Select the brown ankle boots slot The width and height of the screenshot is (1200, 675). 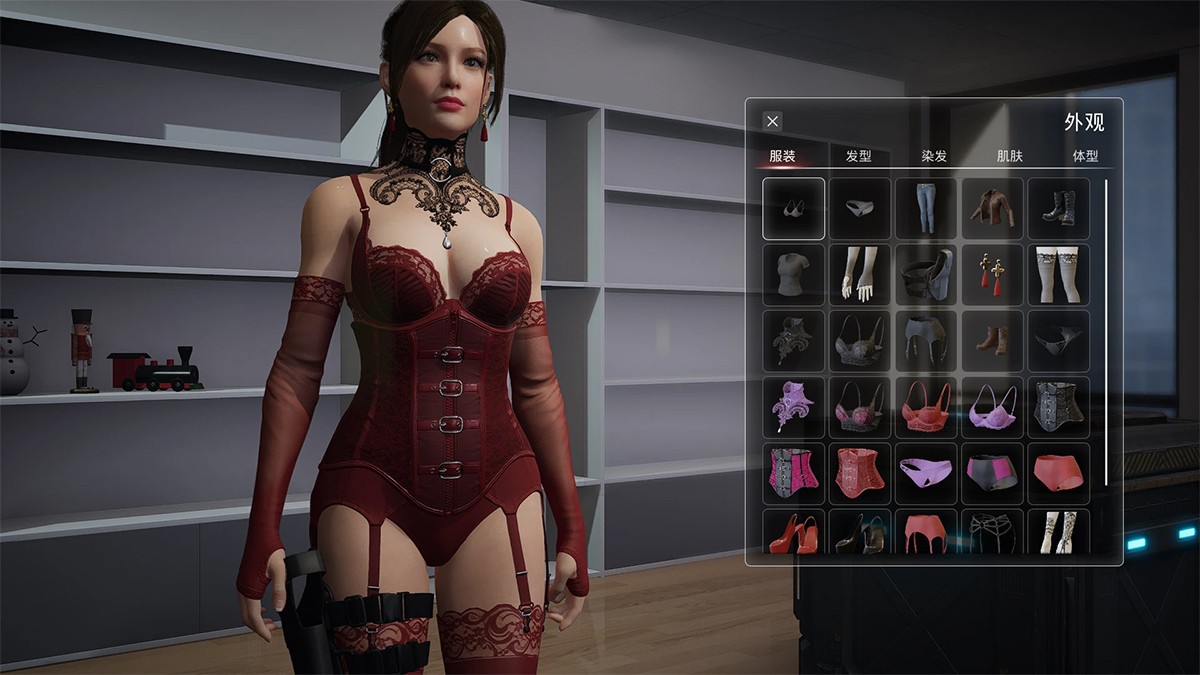[x=992, y=341]
